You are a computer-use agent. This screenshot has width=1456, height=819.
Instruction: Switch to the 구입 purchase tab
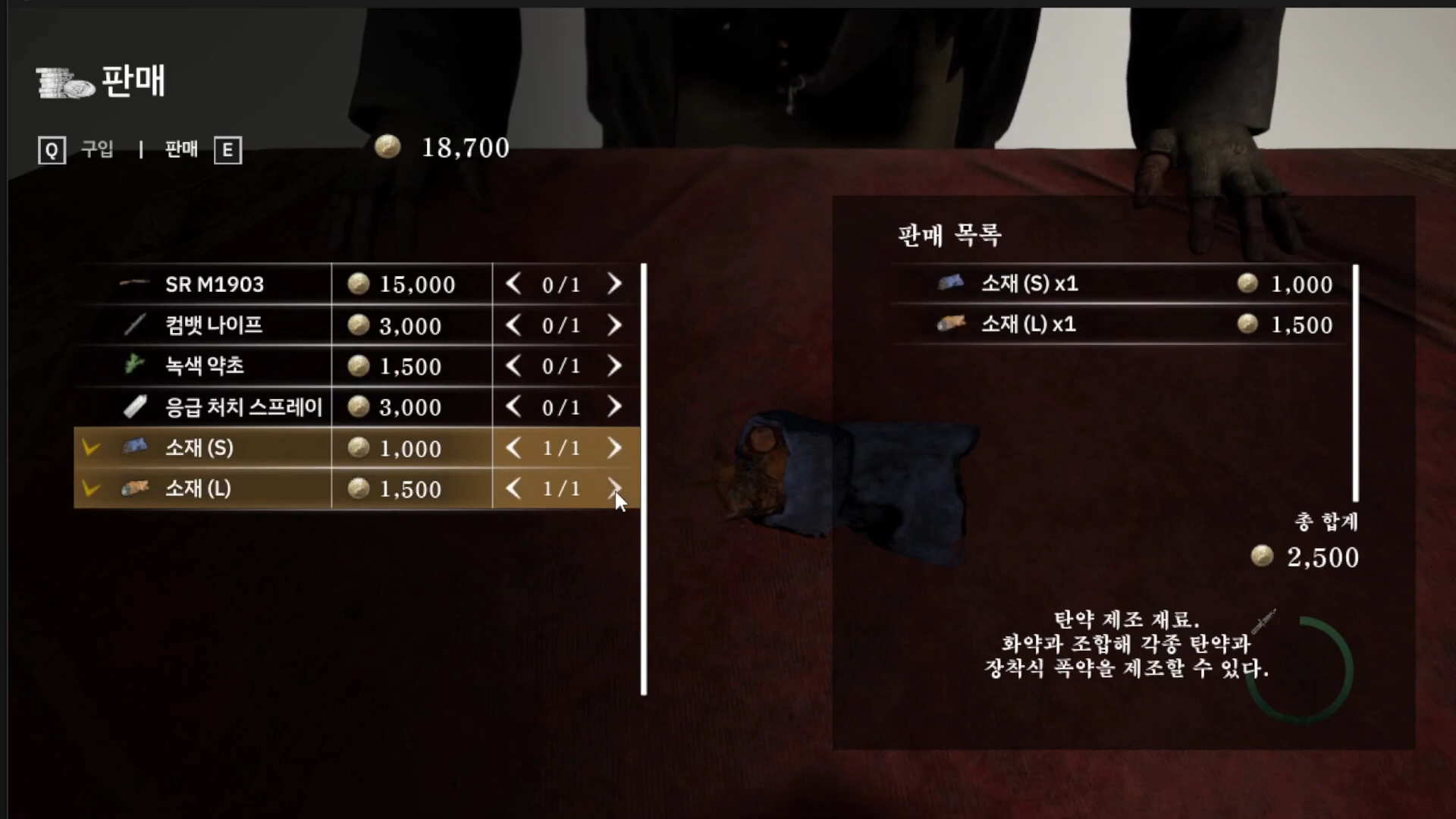pyautogui.click(x=97, y=149)
